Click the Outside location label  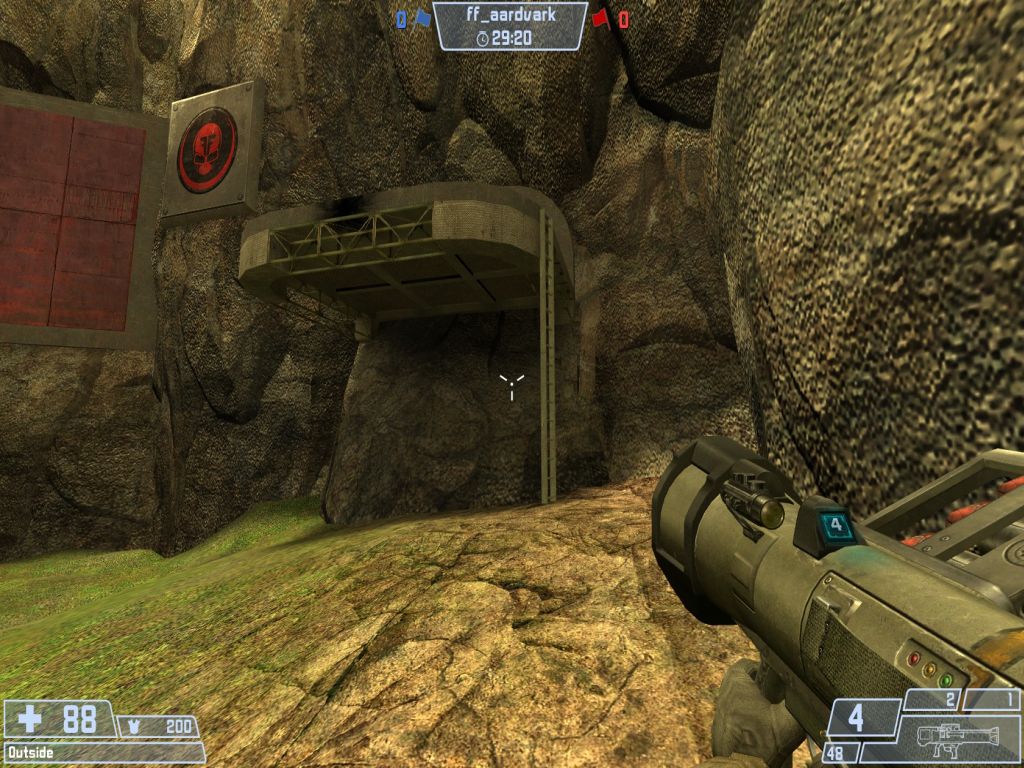pos(30,752)
